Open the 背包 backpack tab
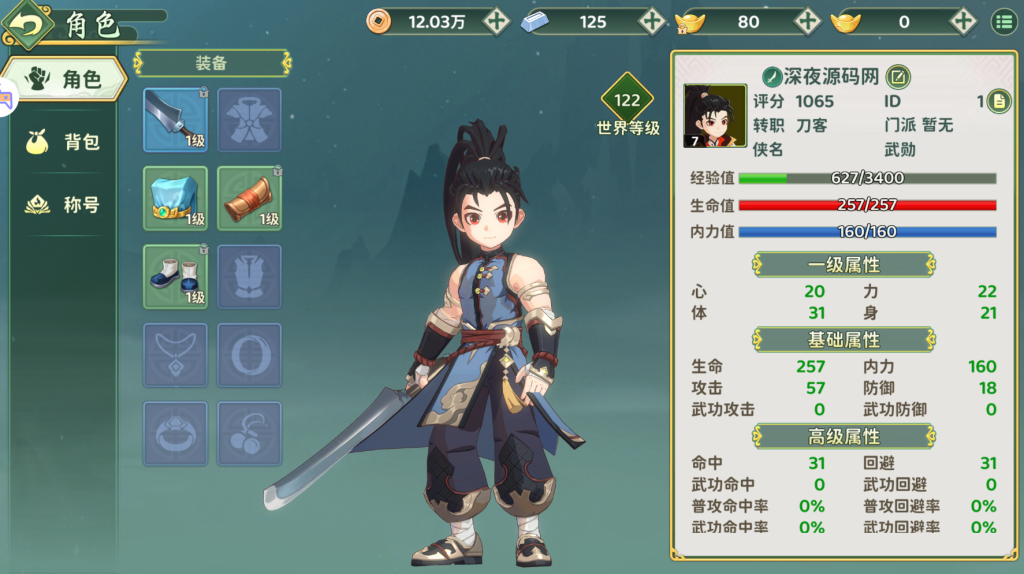1024x574 pixels. click(64, 142)
